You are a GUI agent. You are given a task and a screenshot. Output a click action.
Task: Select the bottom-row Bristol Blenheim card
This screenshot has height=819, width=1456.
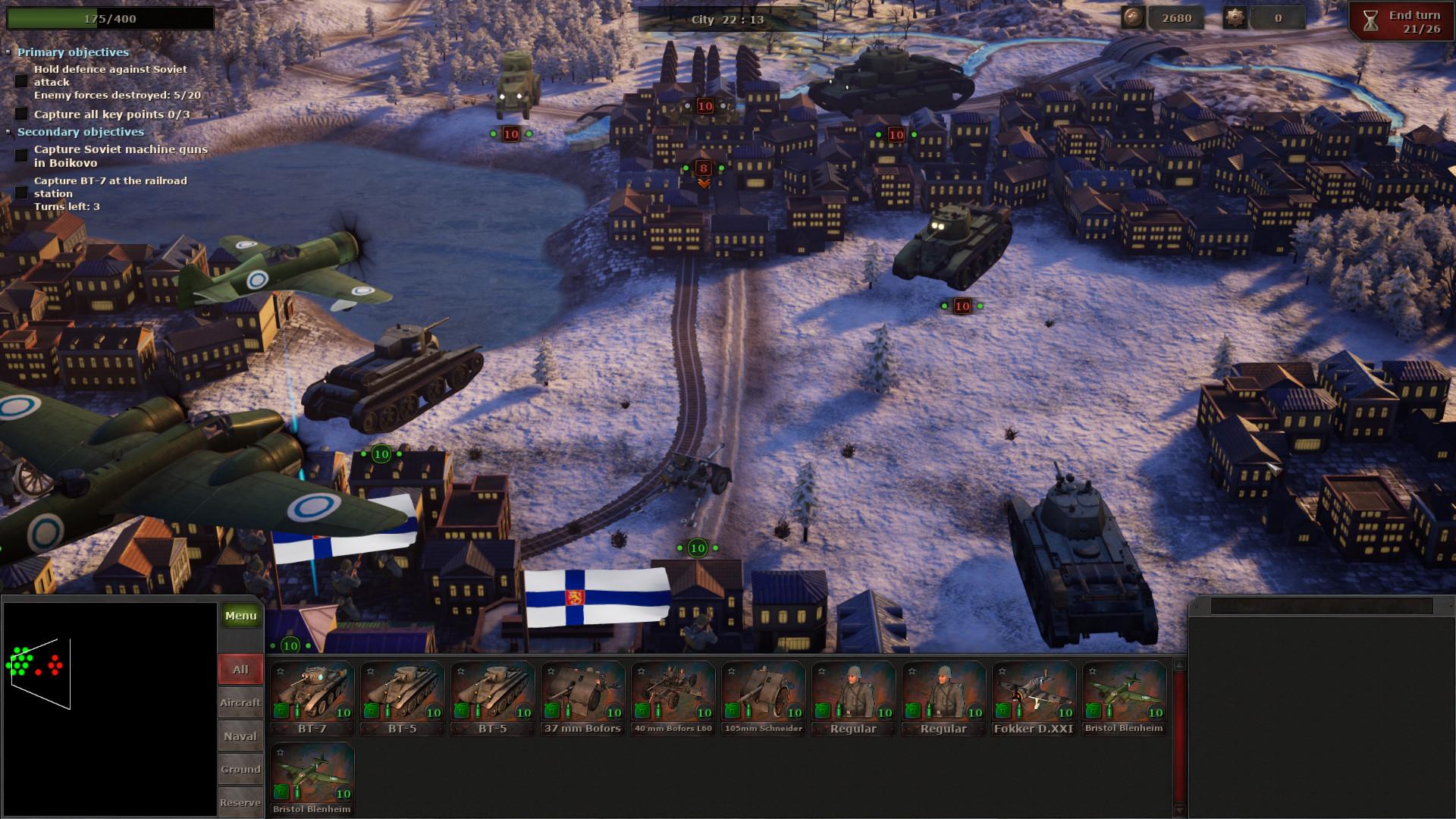coord(312,779)
